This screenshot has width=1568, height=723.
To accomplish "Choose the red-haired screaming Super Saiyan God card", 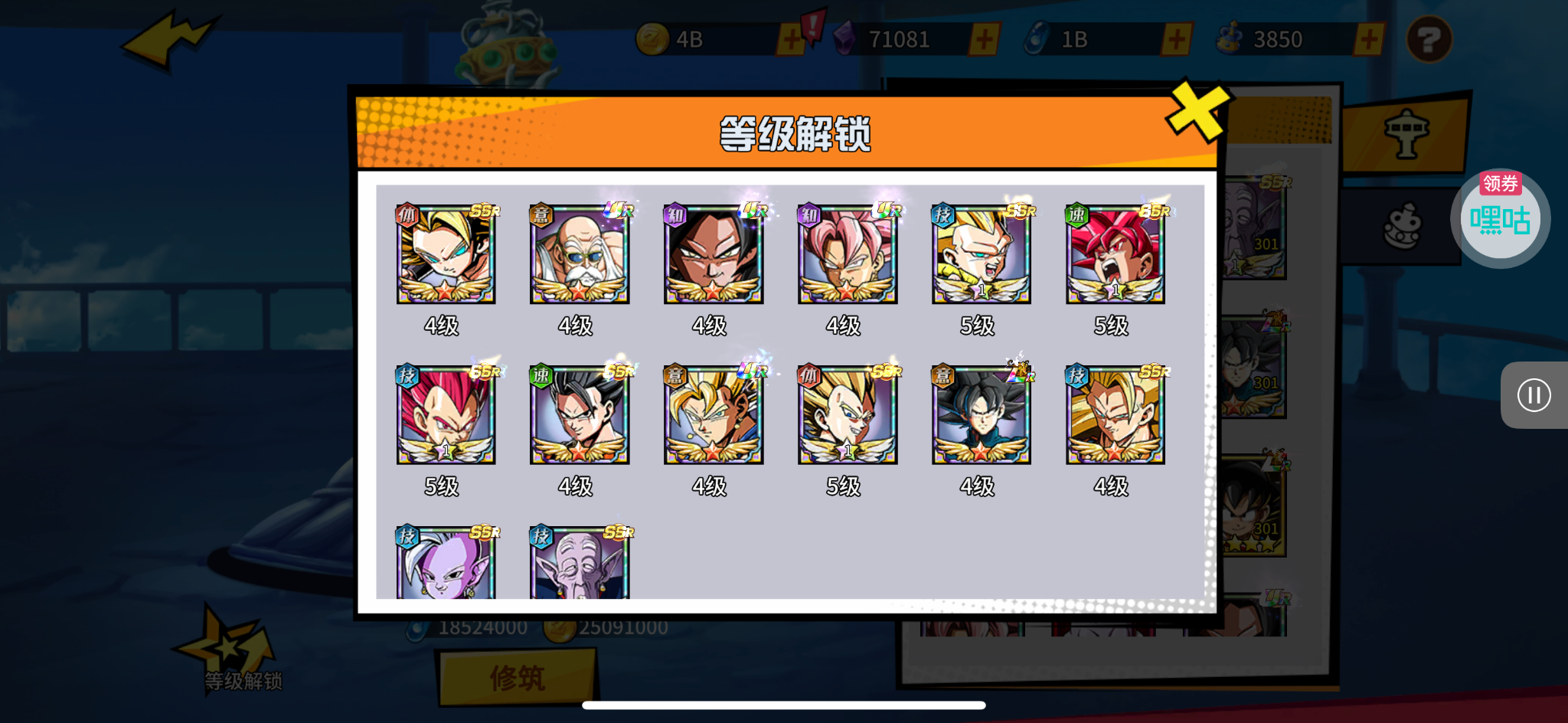I will pyautogui.click(x=1116, y=255).
